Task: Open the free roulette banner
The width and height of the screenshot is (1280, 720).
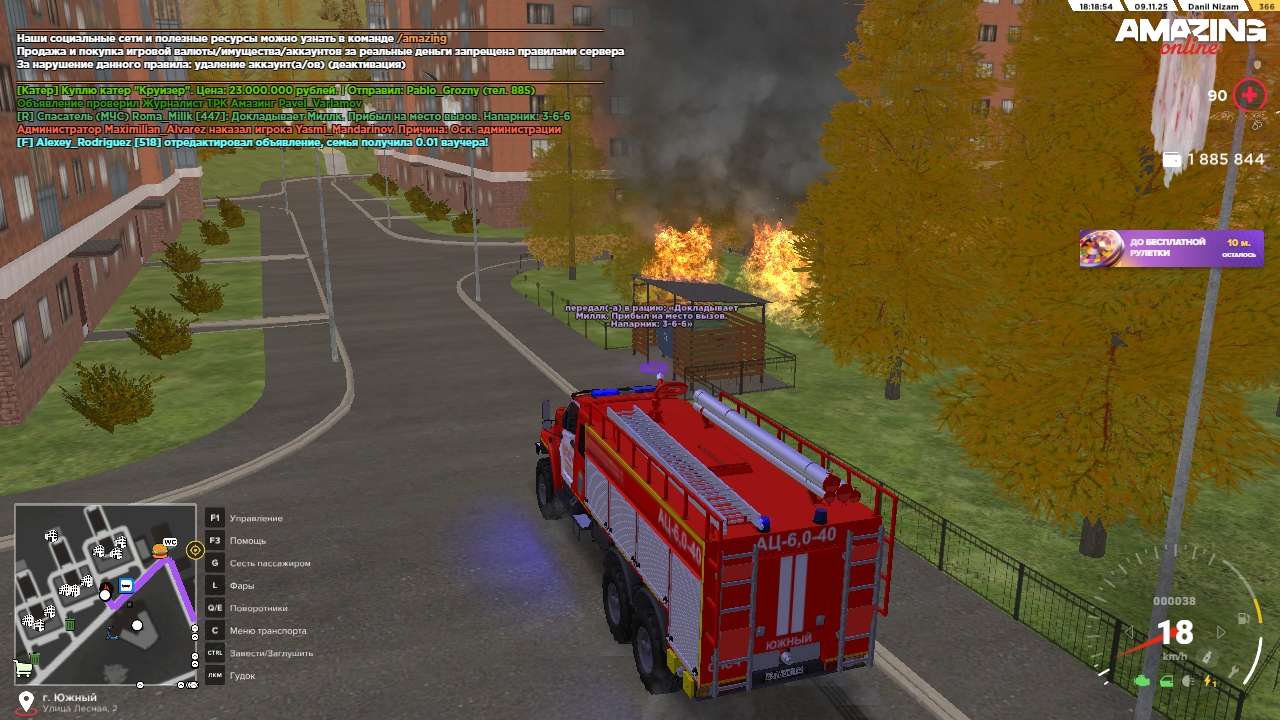Action: pyautogui.click(x=1170, y=248)
